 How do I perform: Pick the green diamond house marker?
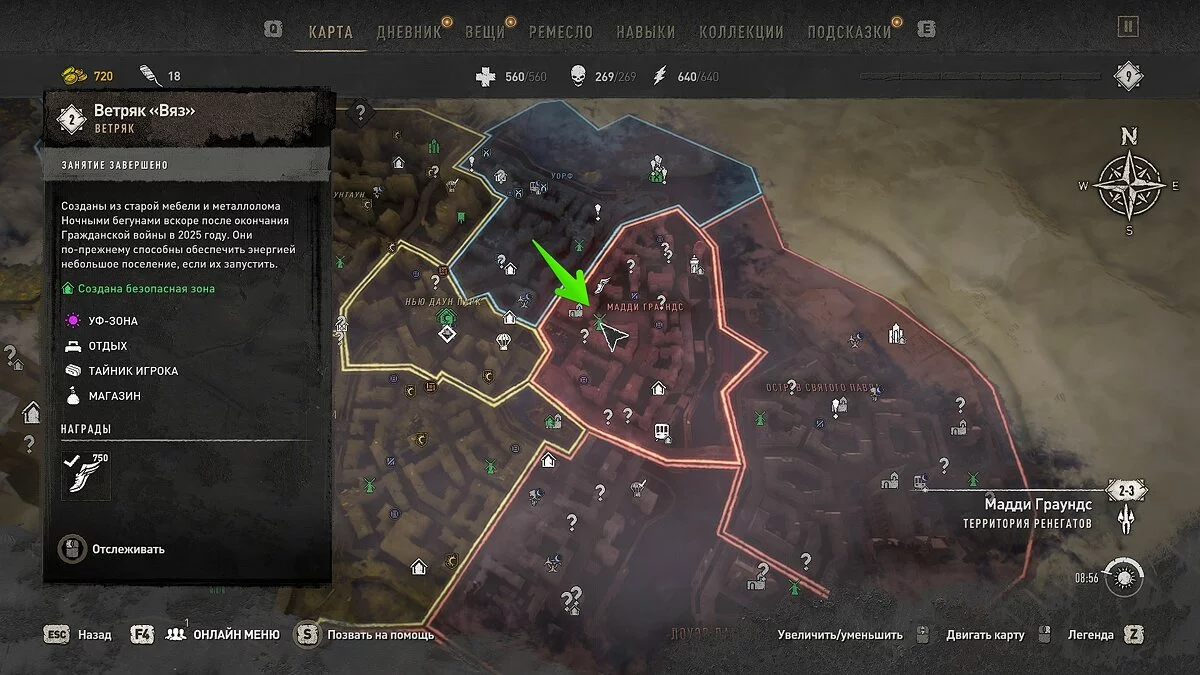pos(446,318)
